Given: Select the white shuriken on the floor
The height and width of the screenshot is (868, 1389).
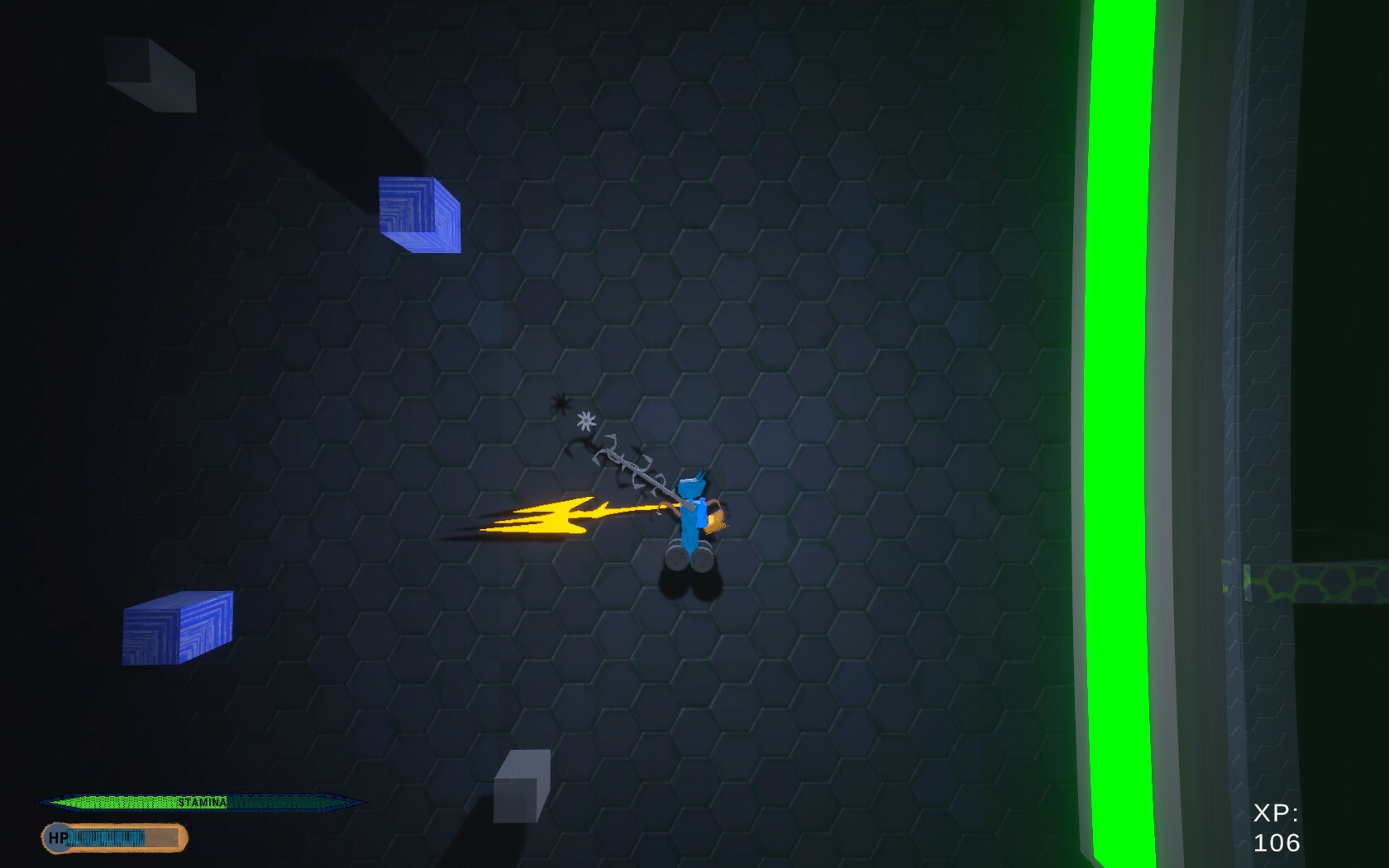Looking at the screenshot, I should (587, 422).
